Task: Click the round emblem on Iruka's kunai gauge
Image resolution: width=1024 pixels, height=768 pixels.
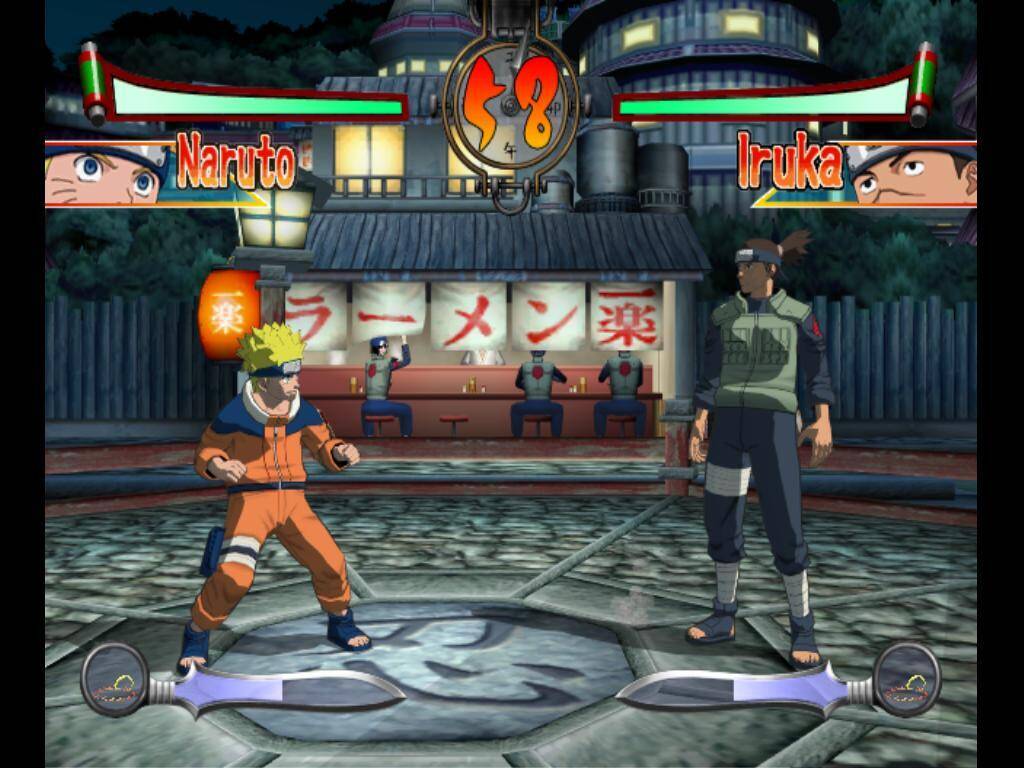Action: (906, 678)
